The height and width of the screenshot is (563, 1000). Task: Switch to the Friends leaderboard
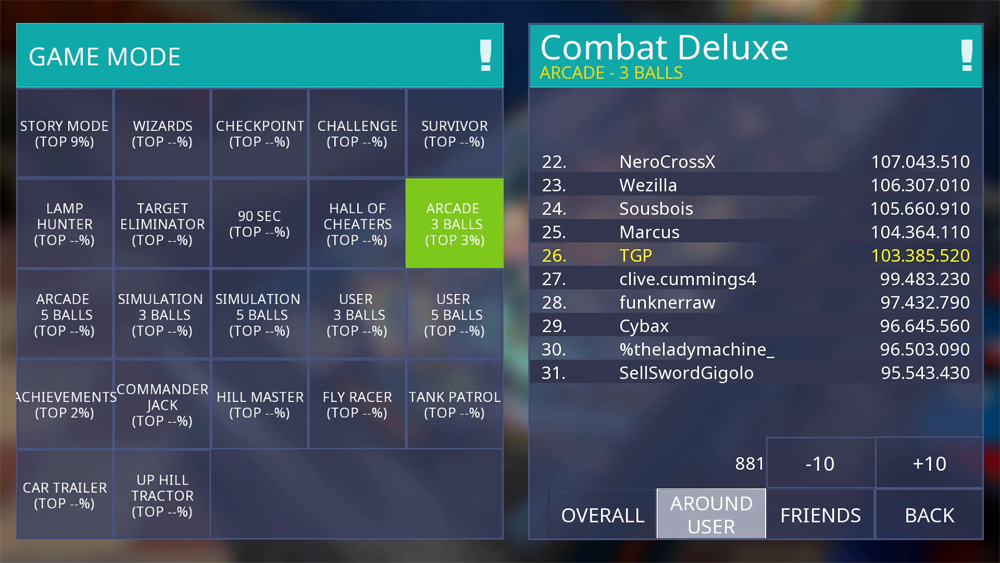click(x=820, y=515)
